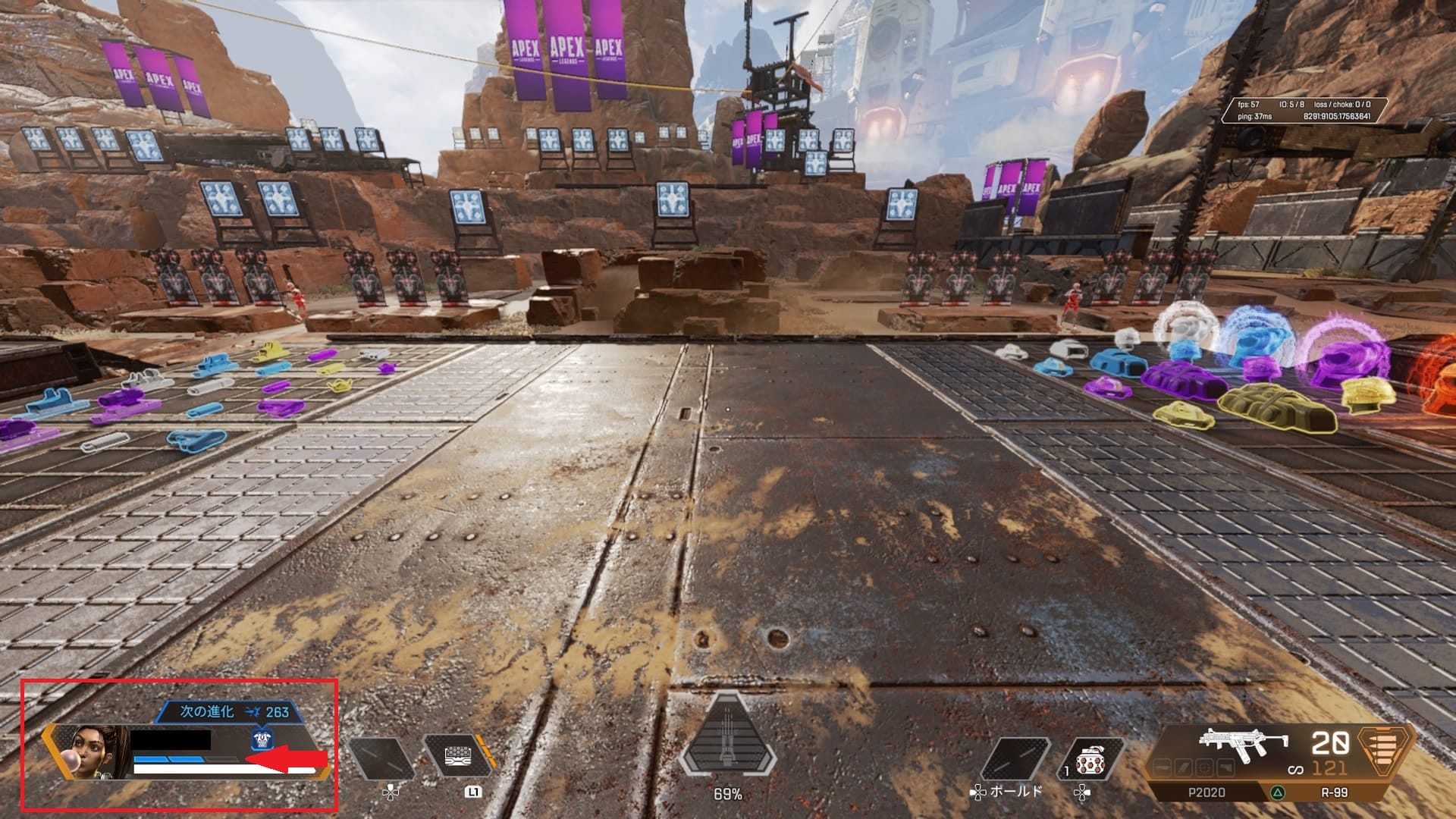Select the legend portrait blowing bubblegum
This screenshot has height=819, width=1456.
click(93, 753)
